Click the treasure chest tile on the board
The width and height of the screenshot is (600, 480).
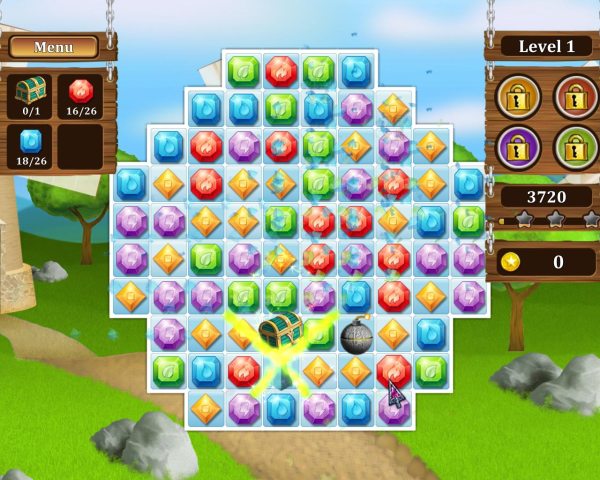tap(280, 329)
